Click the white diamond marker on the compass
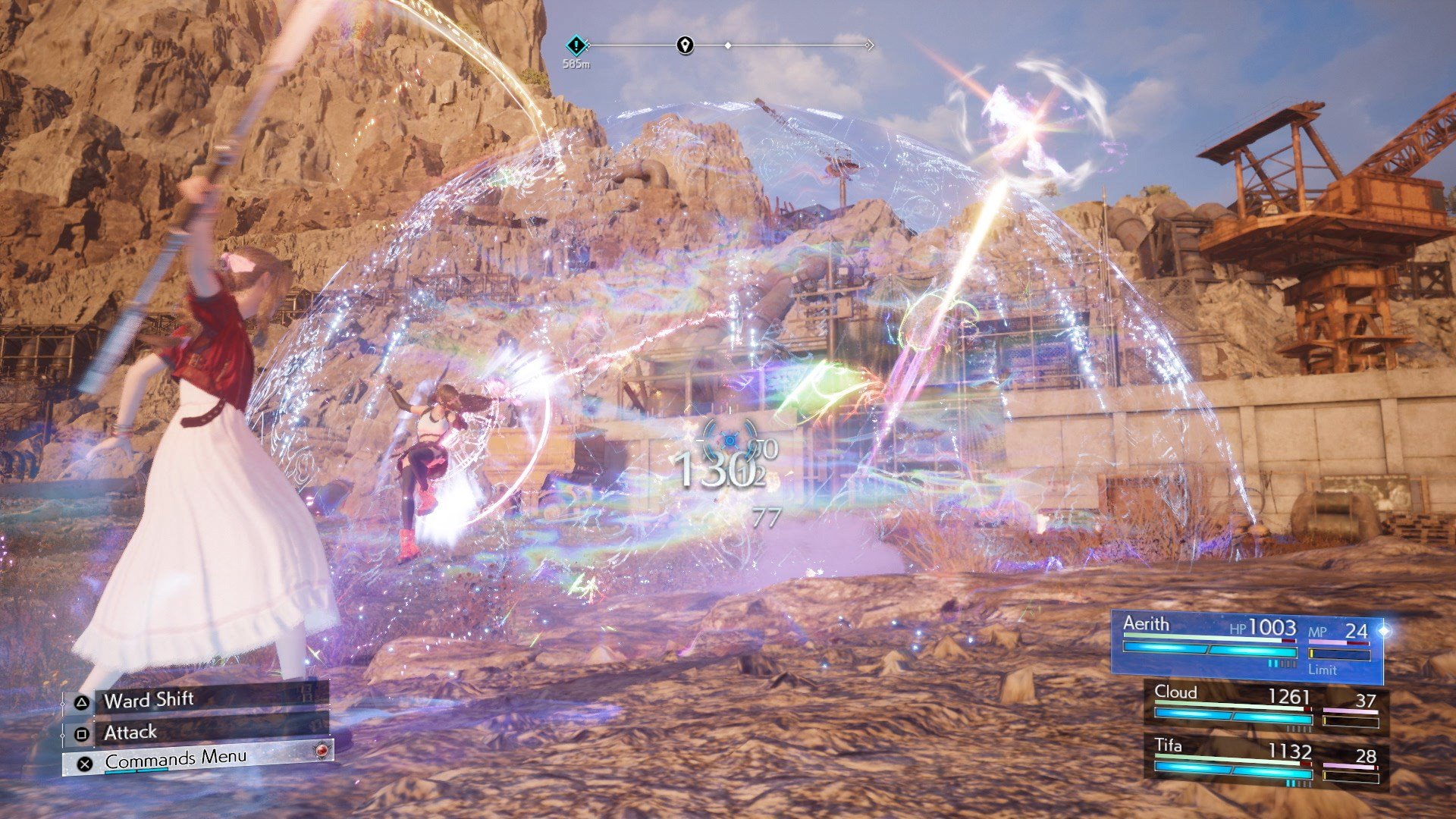Image resolution: width=1456 pixels, height=819 pixels. 729,45
